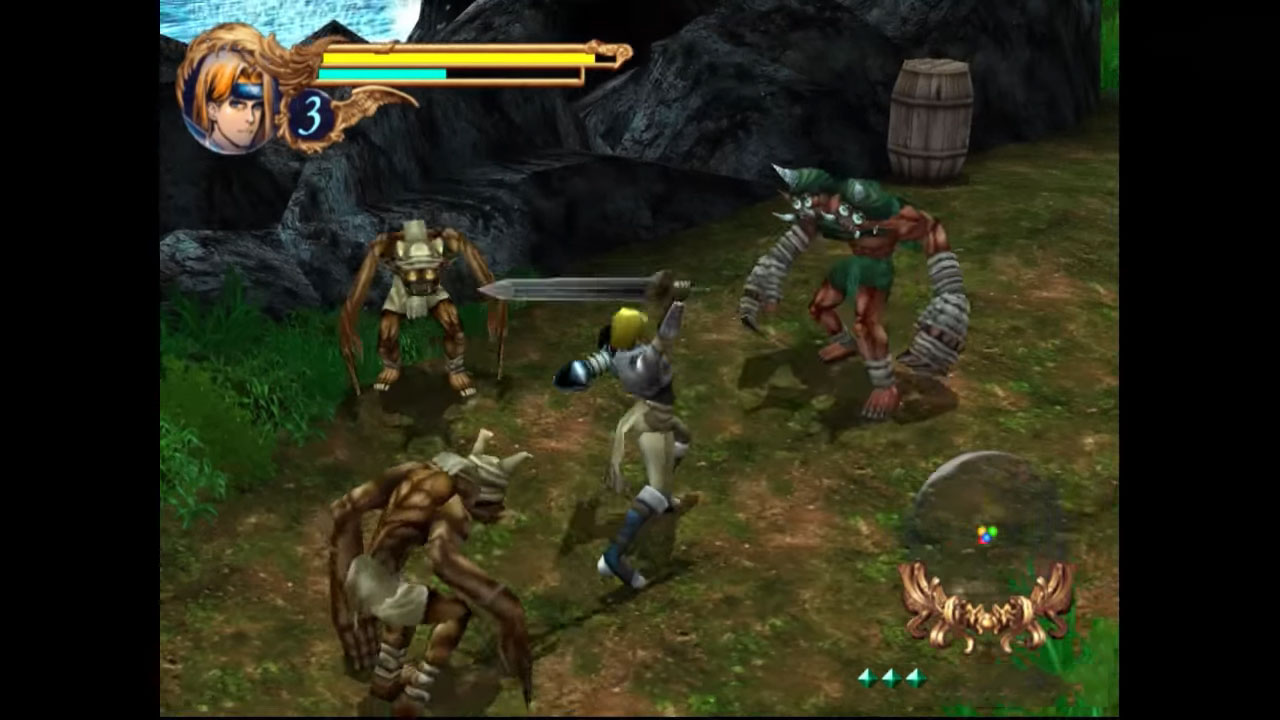Screen dimensions: 1280x720
Task: Select the green gem cluster indicator
Action: [891, 677]
